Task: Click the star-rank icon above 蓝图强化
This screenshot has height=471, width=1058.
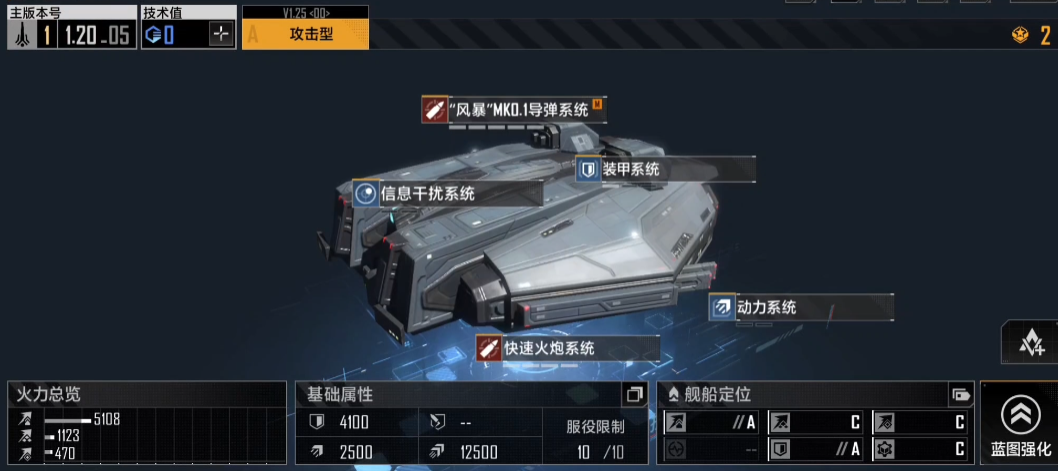Action: tap(1030, 344)
